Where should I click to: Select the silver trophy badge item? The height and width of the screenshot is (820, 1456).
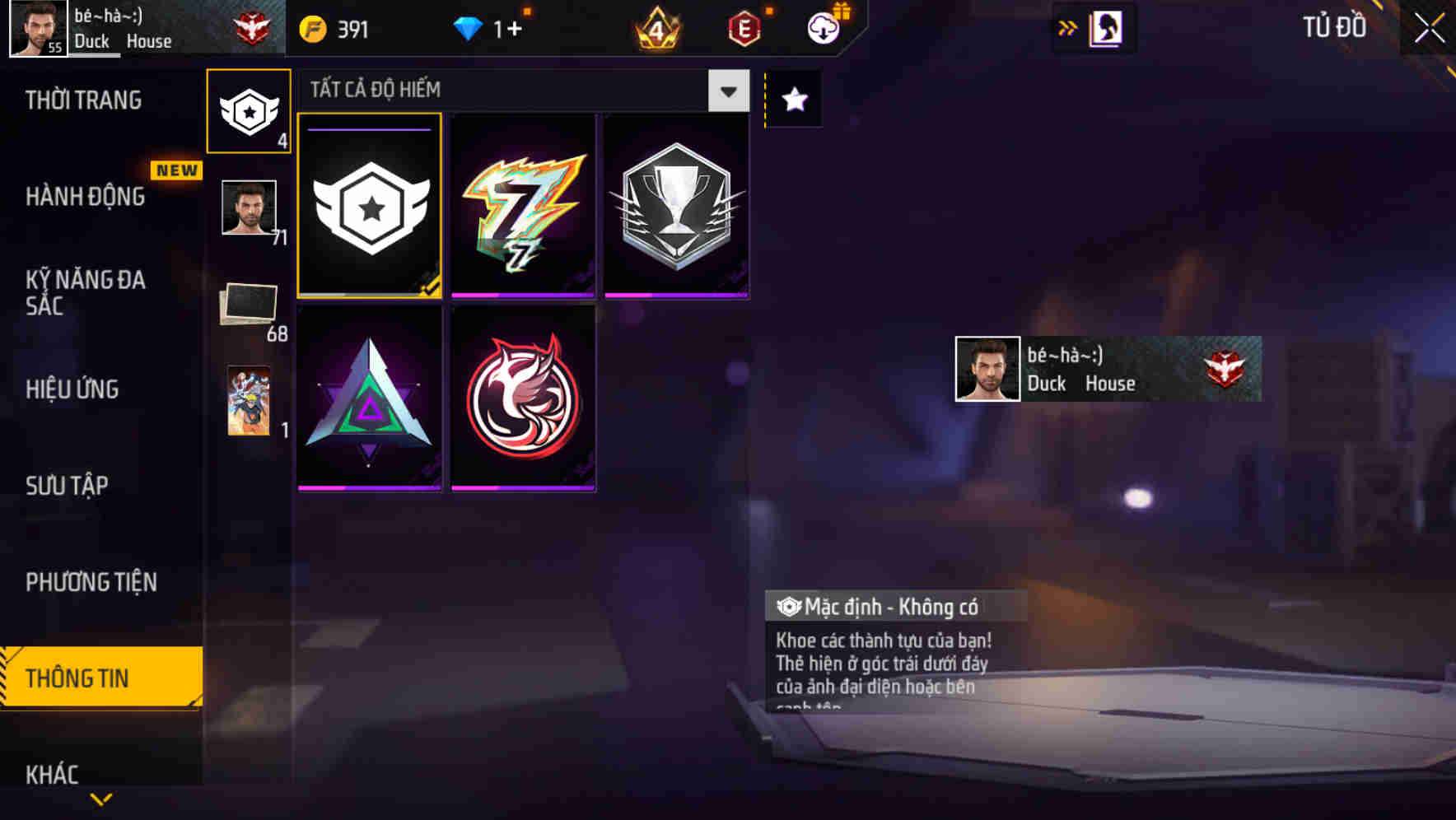675,204
